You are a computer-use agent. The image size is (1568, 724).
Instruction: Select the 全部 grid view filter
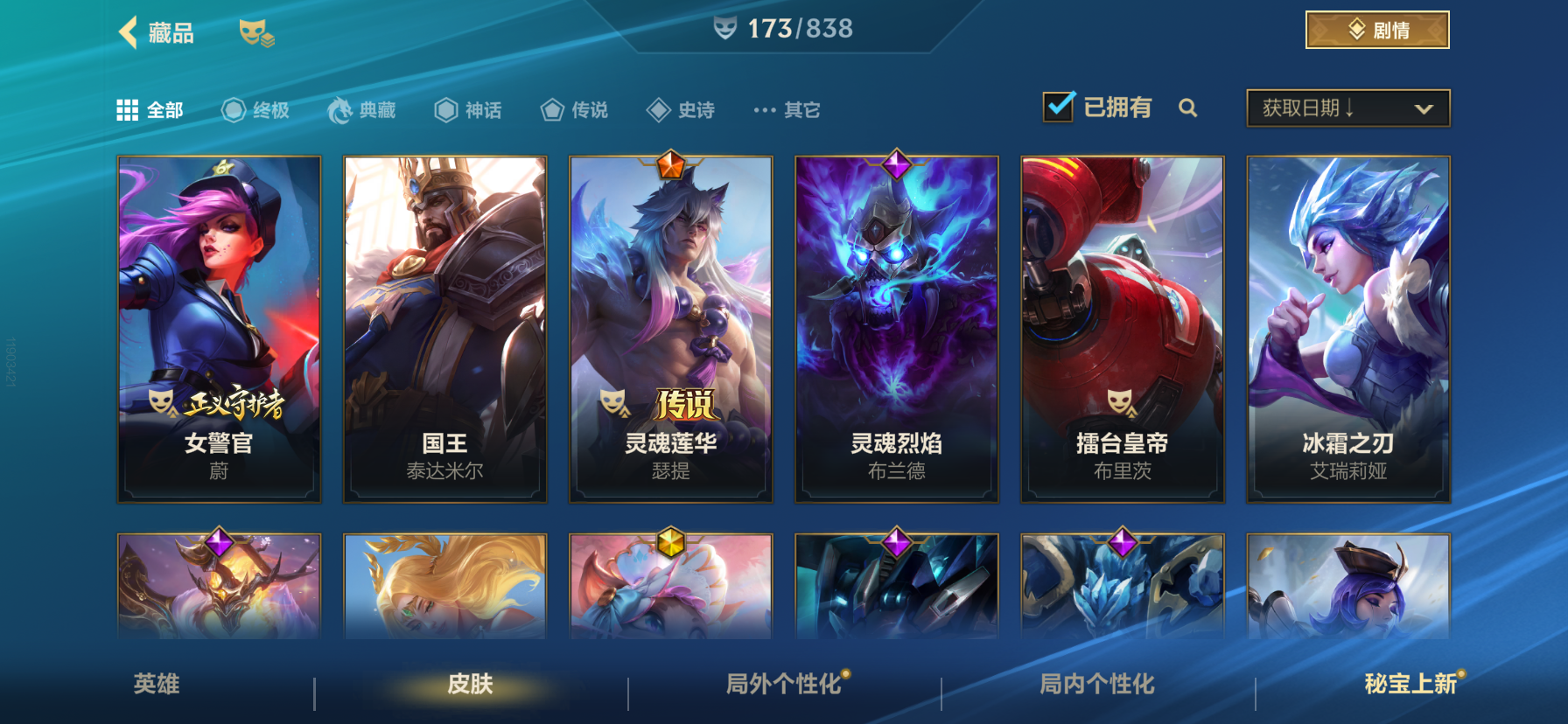tap(128, 108)
